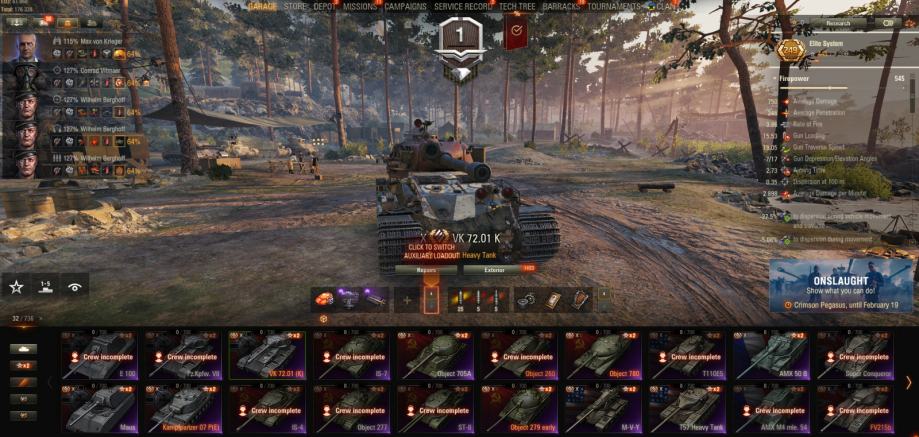Toggle the eye visibility icon
This screenshot has width=919, height=437.
coord(75,286)
